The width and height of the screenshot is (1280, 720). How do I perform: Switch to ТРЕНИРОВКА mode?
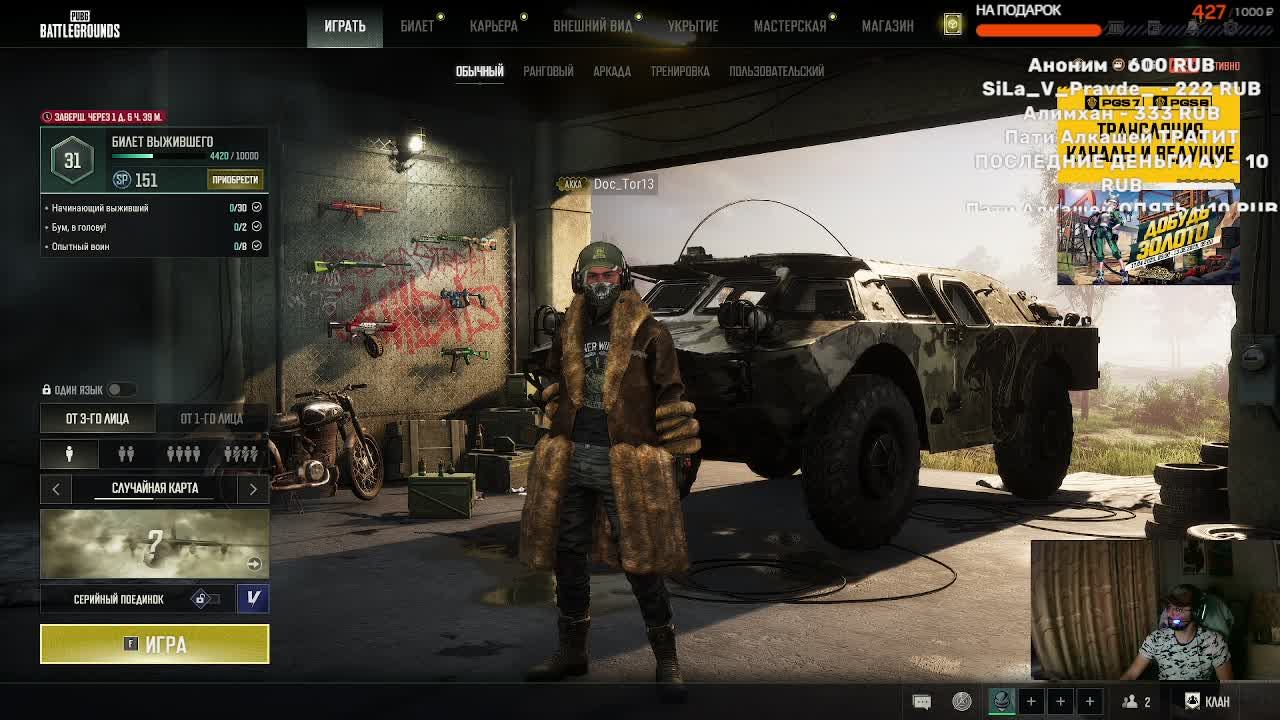(x=680, y=71)
